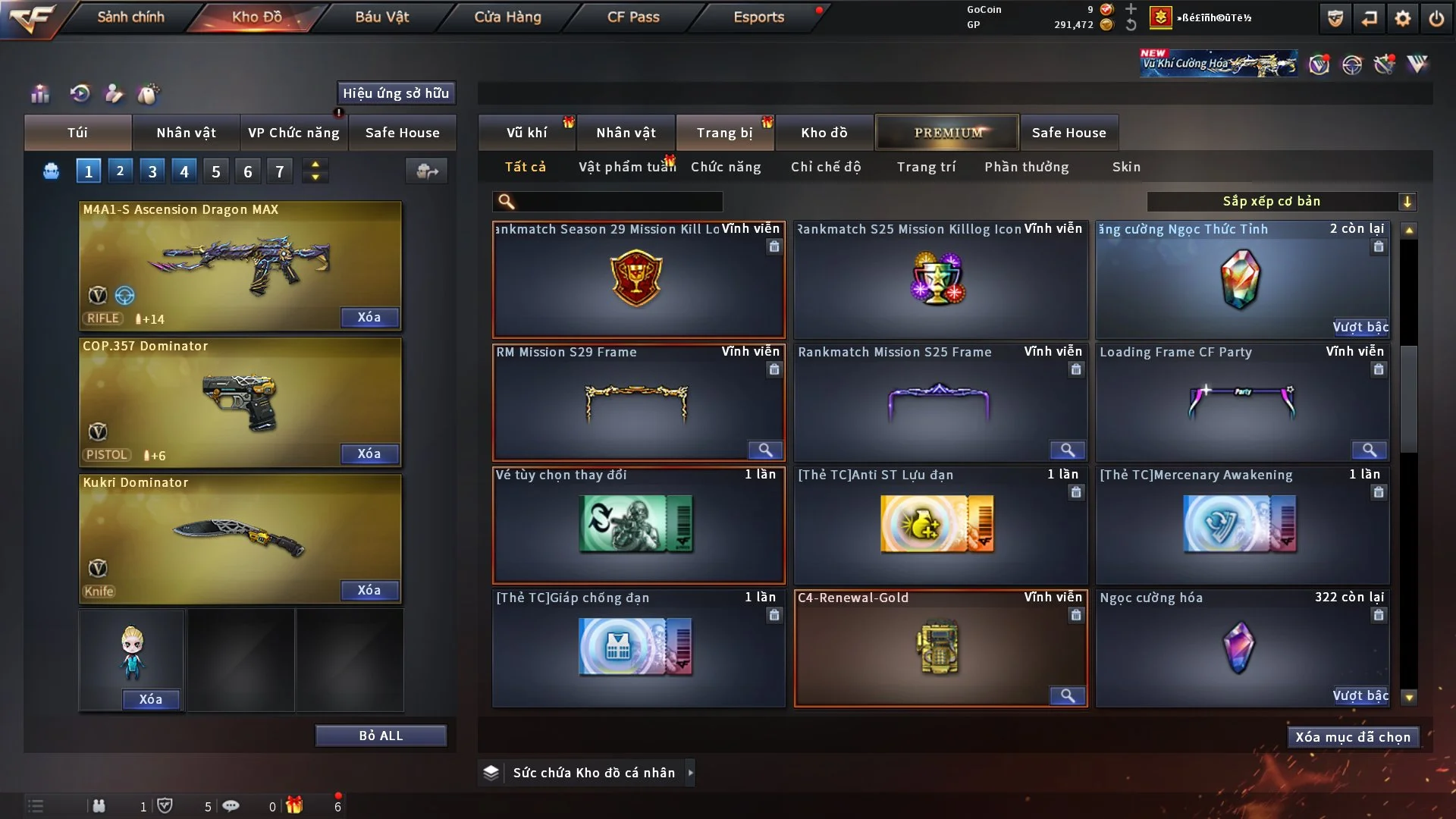Select the PREMIUM inventory tab

(947, 133)
